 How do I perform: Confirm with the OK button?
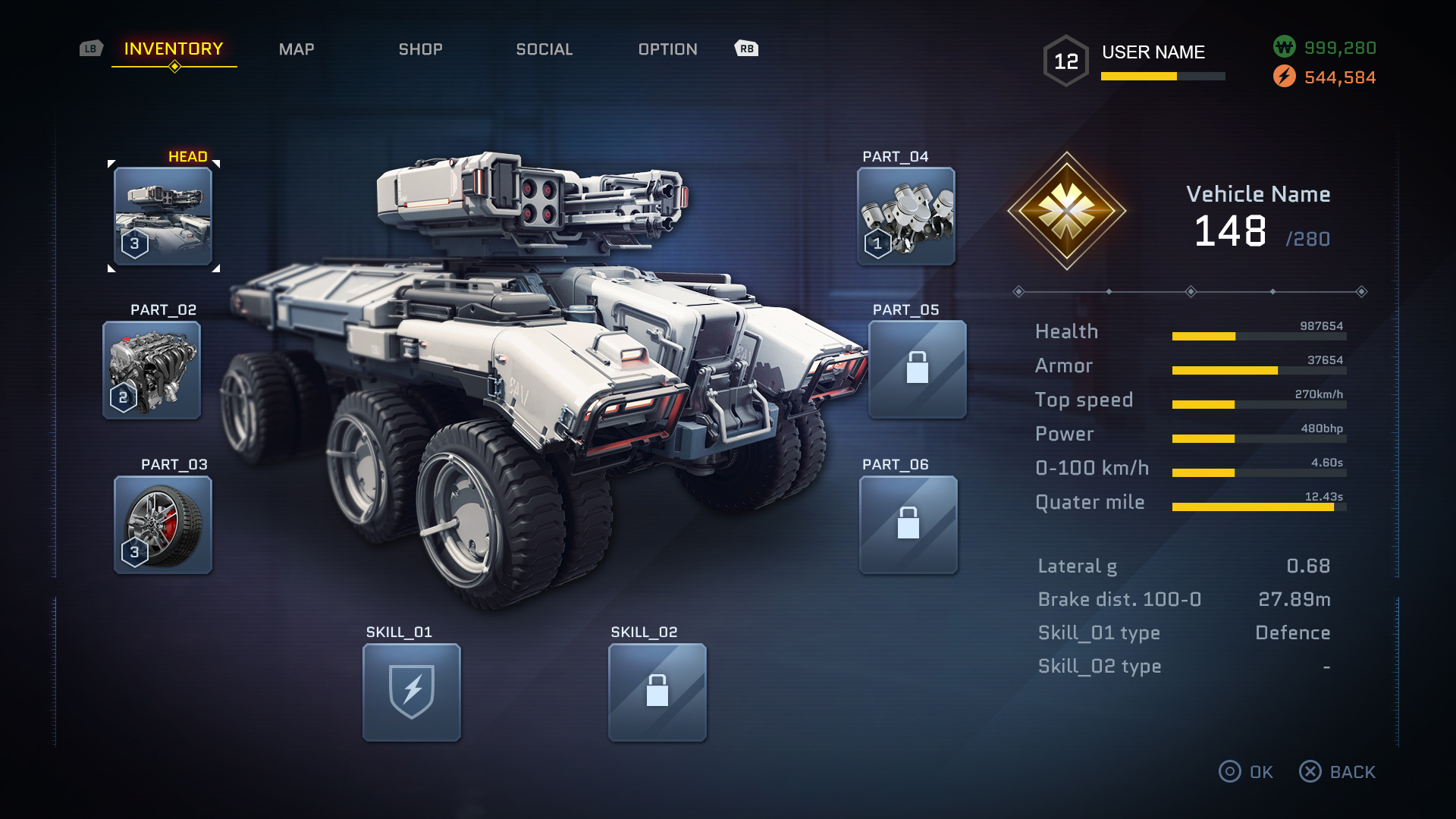(x=1246, y=772)
